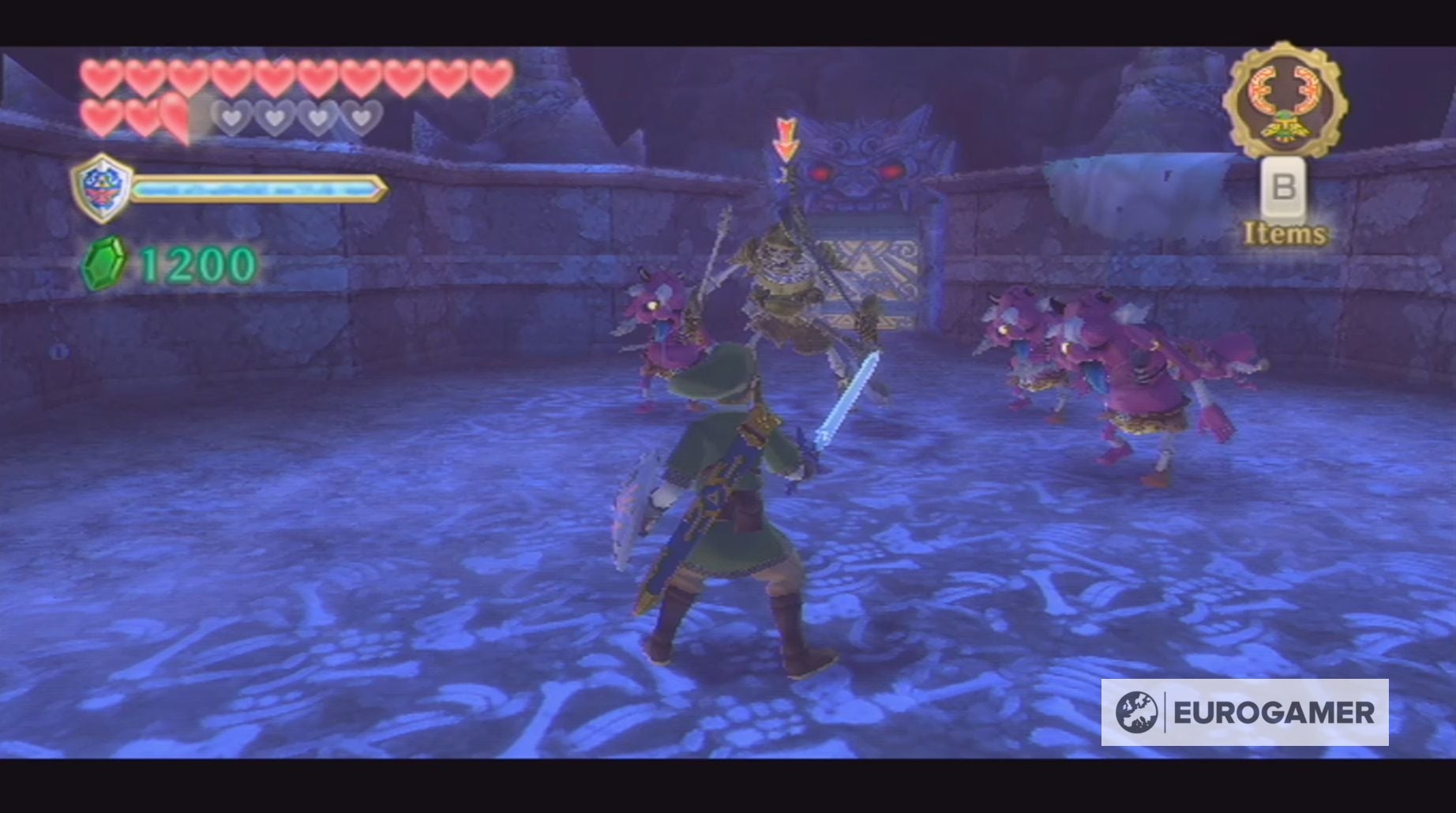This screenshot has height=813, width=1456.
Task: Click the last grey empty heart container
Action: tap(362, 117)
